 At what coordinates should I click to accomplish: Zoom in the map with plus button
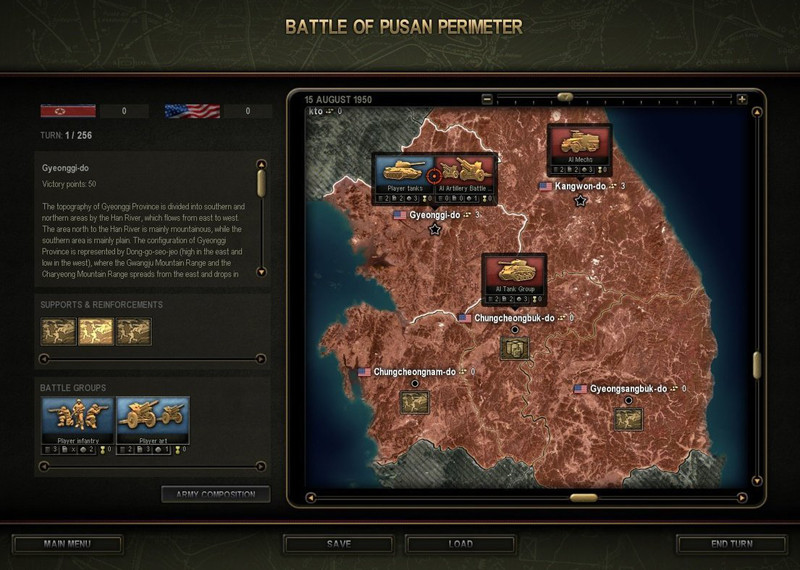click(742, 99)
